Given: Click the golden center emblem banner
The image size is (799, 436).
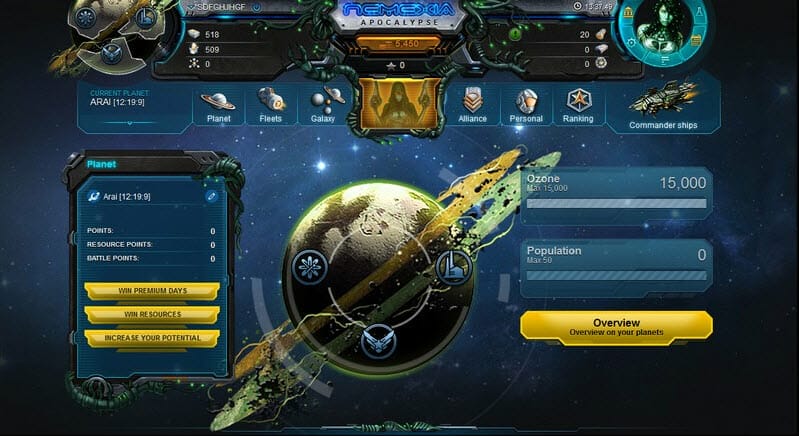Looking at the screenshot, I should pyautogui.click(x=398, y=106).
